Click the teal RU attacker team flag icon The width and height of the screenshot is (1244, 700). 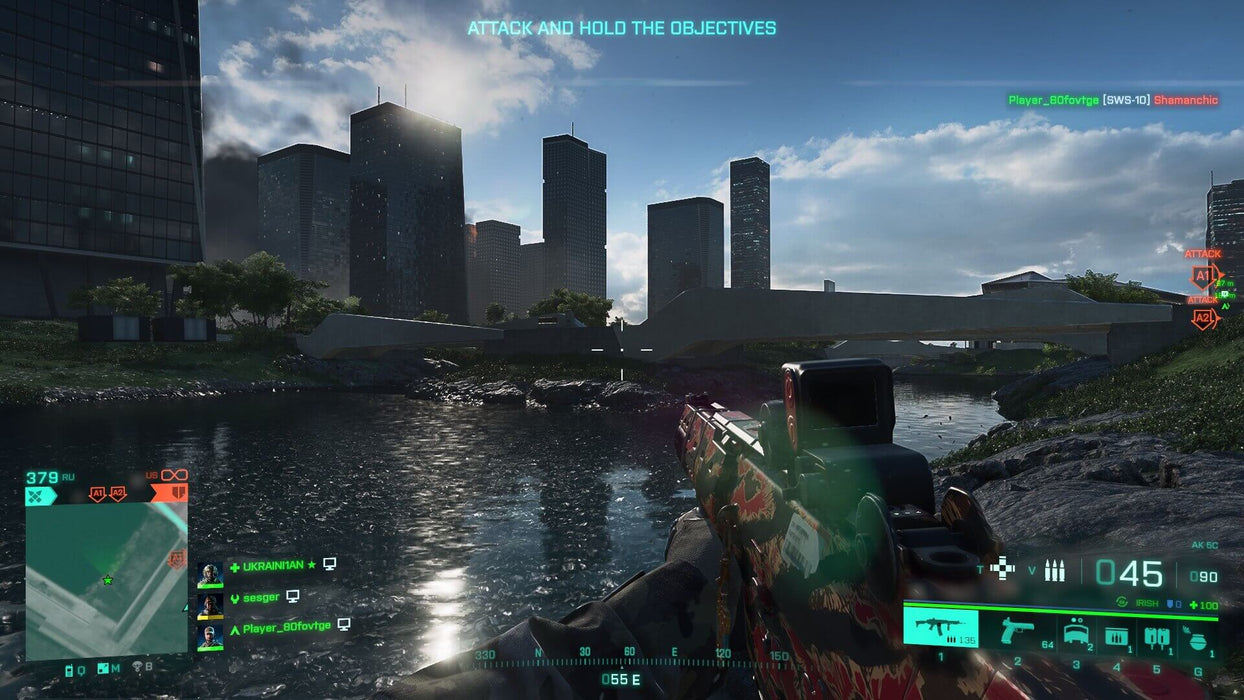pyautogui.click(x=42, y=494)
